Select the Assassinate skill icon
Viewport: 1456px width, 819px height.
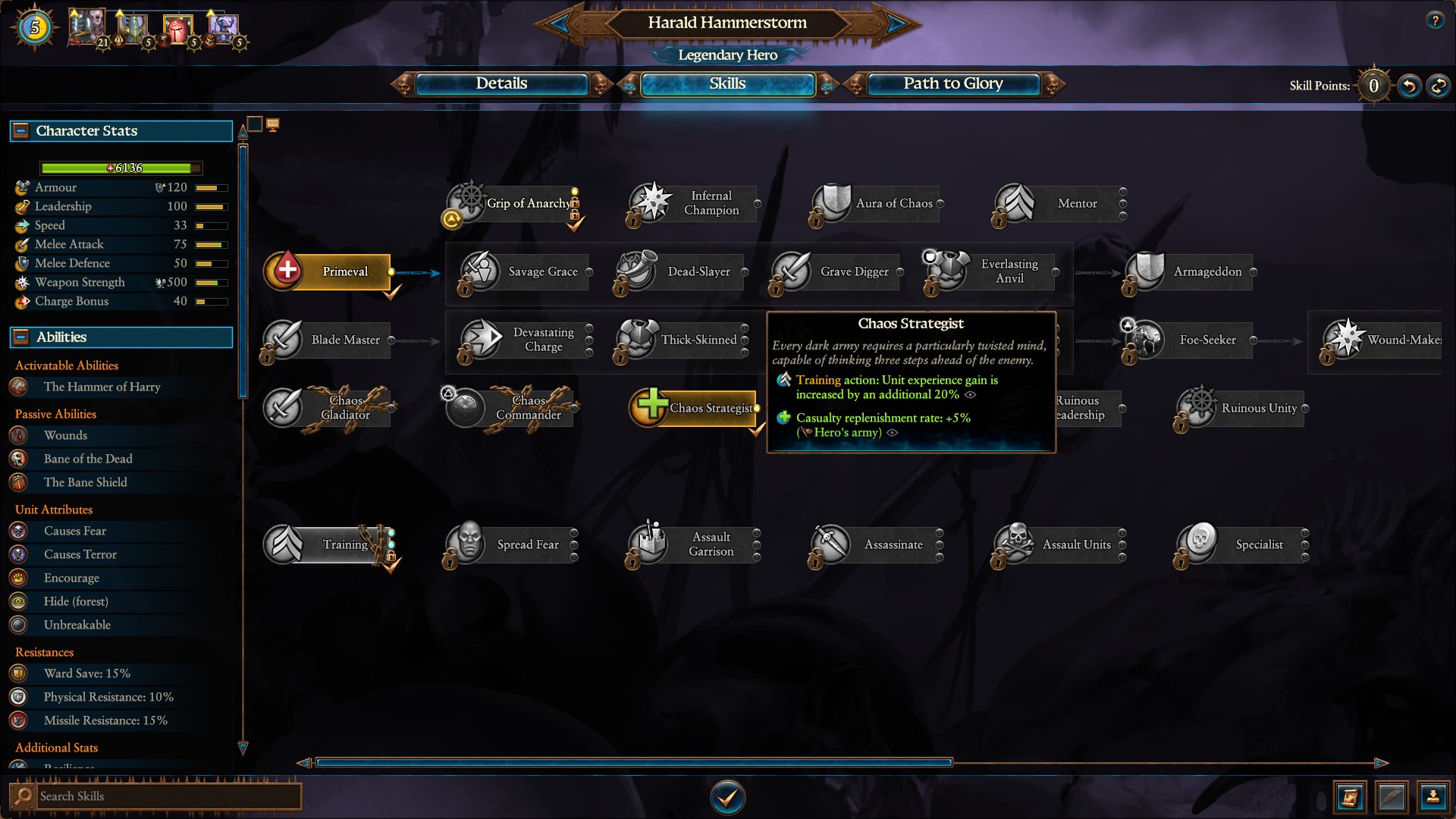click(832, 544)
